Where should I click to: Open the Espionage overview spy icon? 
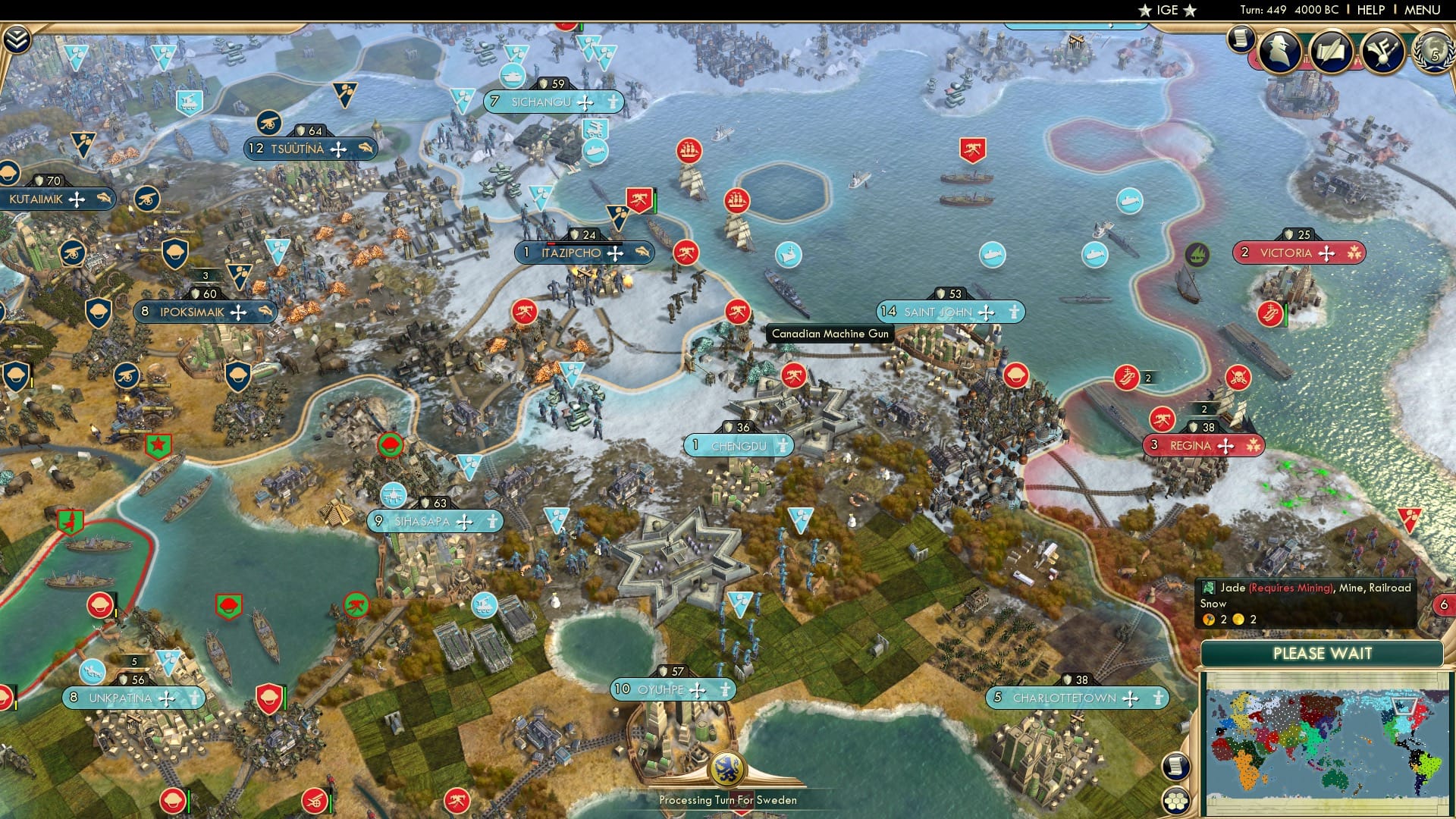tap(1280, 49)
